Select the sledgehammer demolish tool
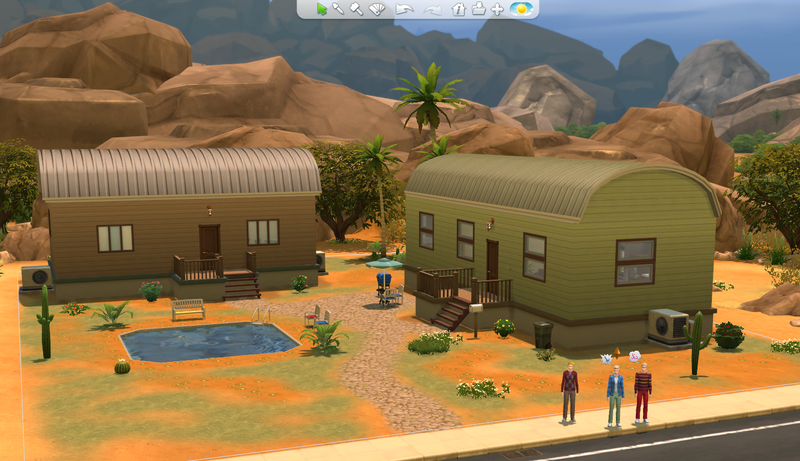 [x=356, y=9]
